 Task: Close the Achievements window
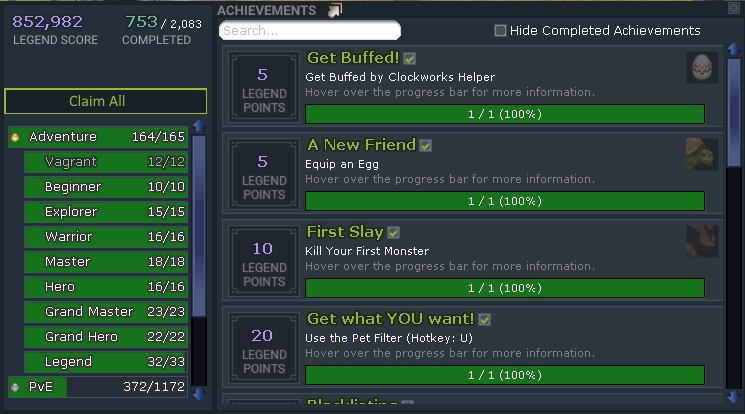point(734,8)
